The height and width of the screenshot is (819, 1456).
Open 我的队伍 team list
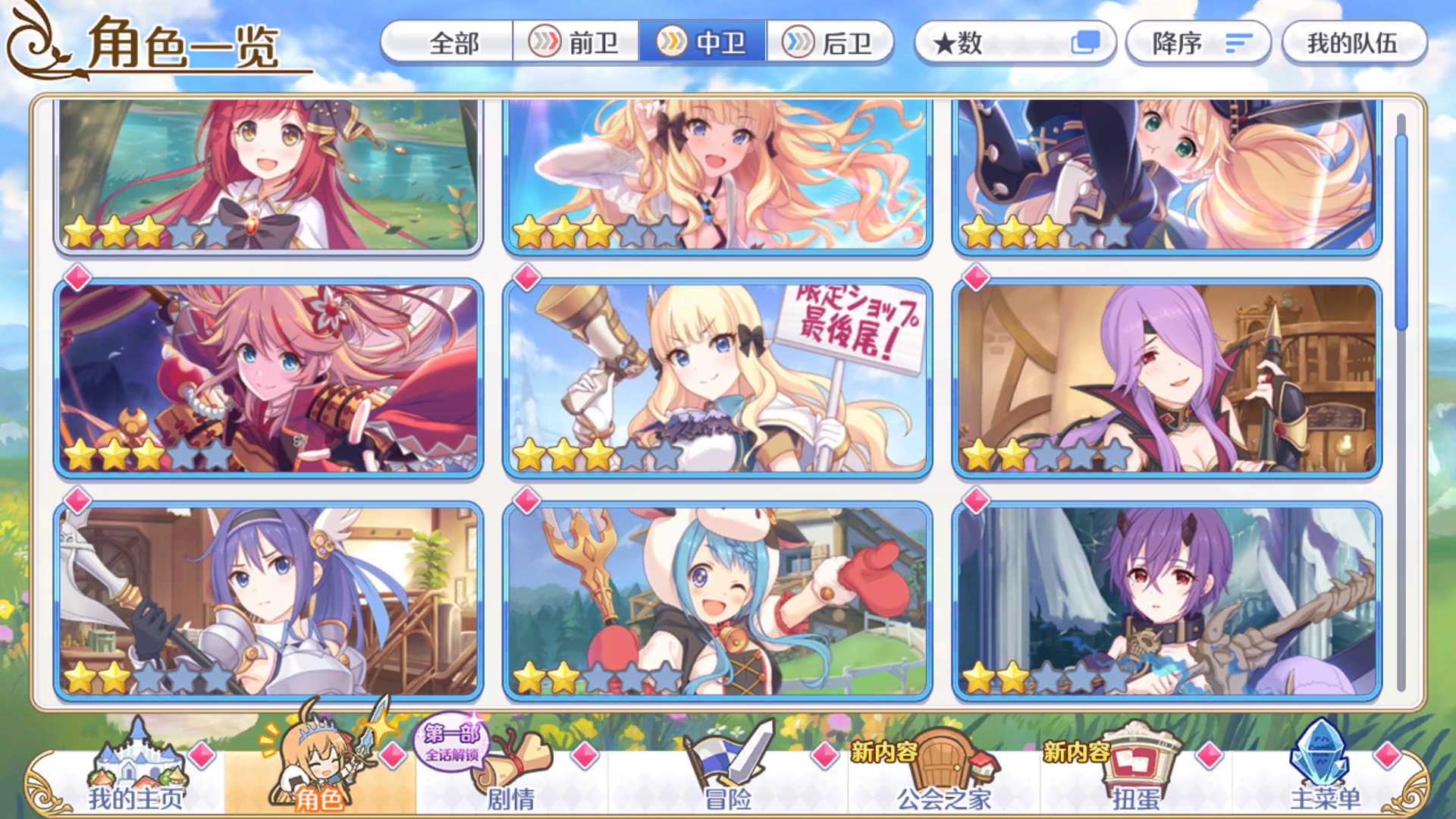click(x=1353, y=43)
